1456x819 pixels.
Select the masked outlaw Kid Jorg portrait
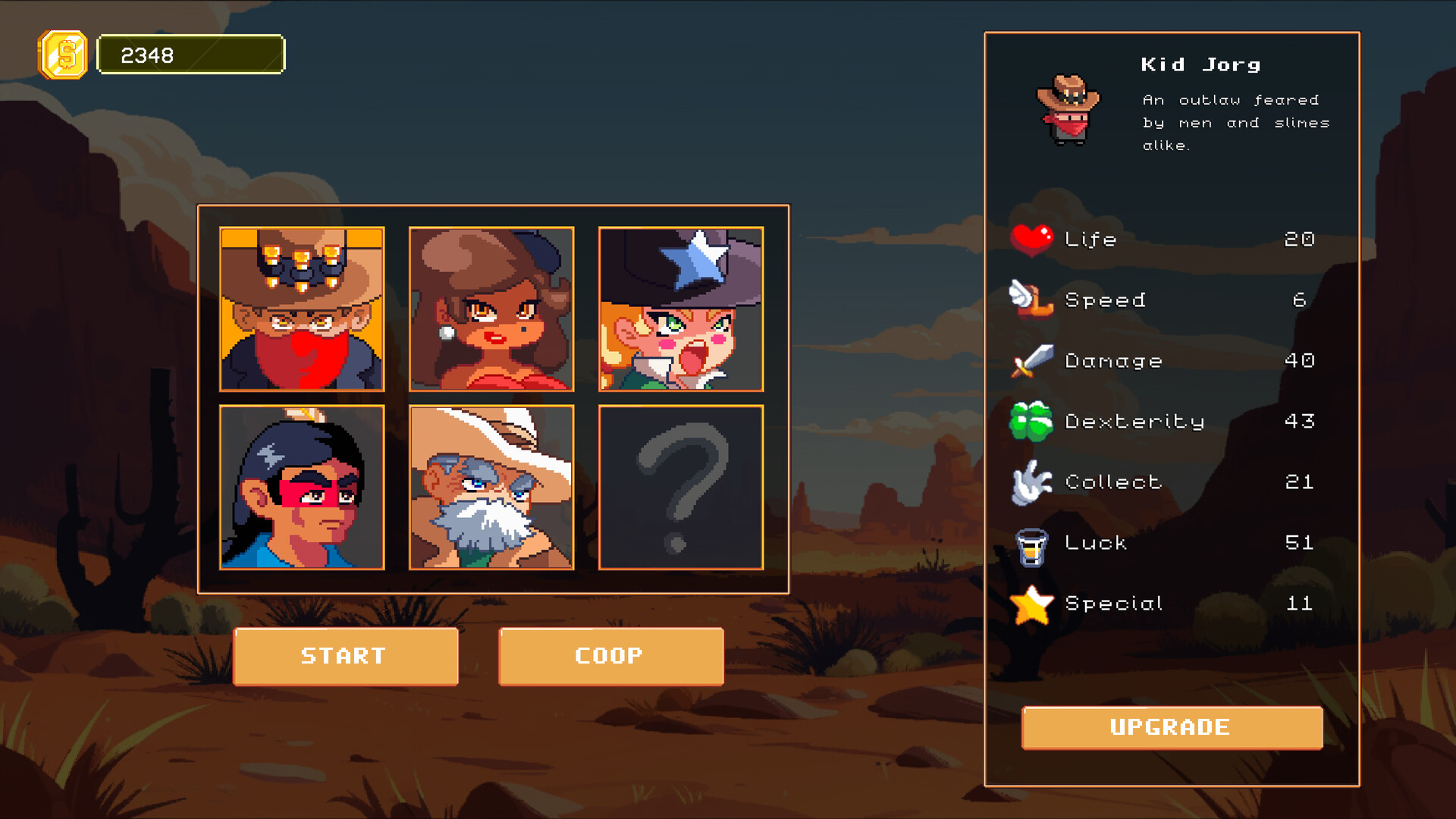[301, 309]
